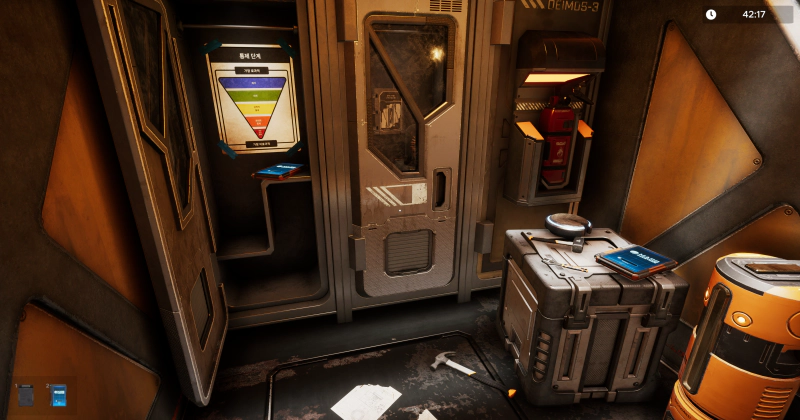Select the gray card in inventory slot 1
Viewport: 800px width, 420px height.
click(27, 397)
